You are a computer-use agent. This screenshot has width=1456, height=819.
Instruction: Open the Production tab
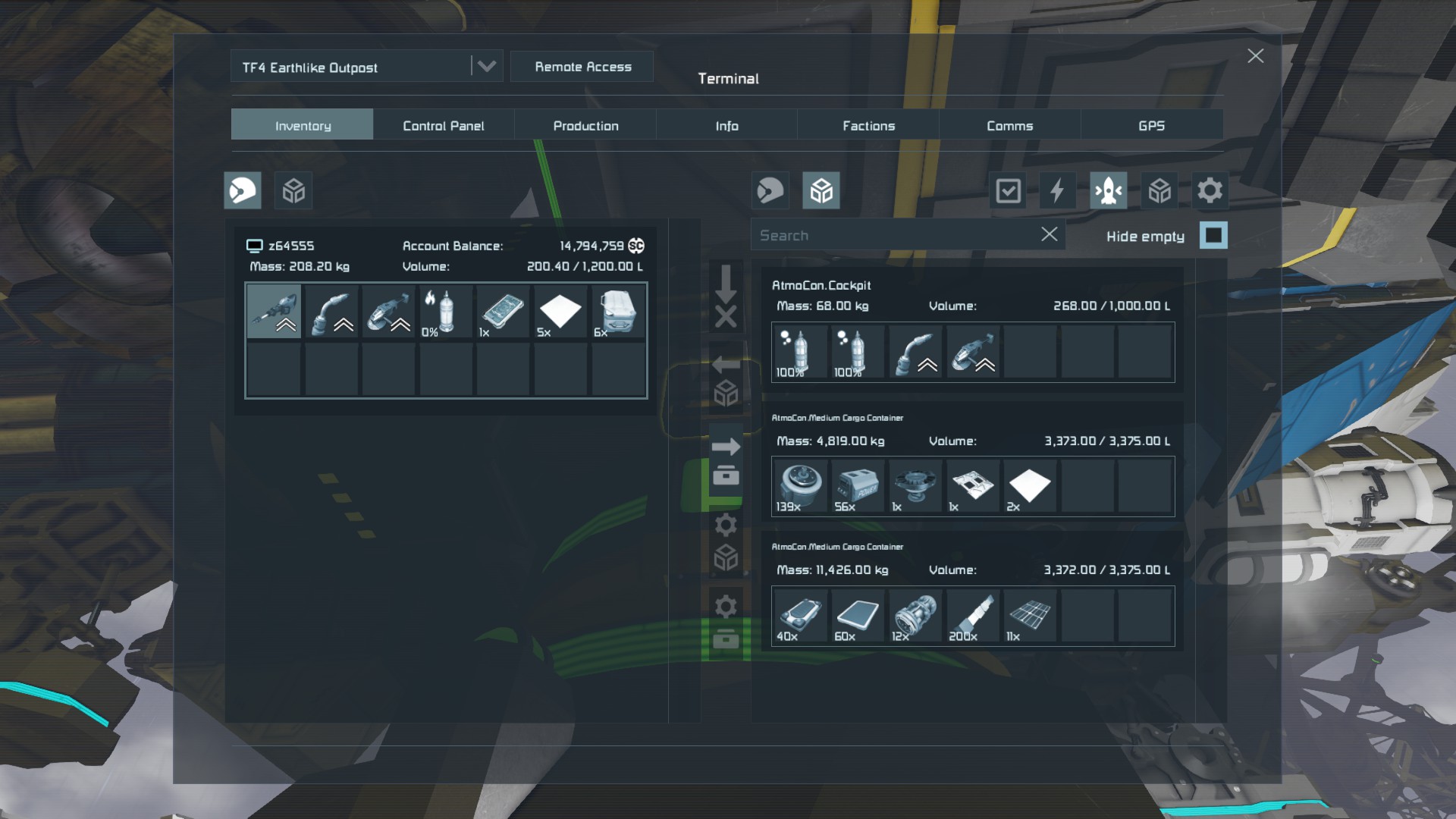[x=585, y=126]
